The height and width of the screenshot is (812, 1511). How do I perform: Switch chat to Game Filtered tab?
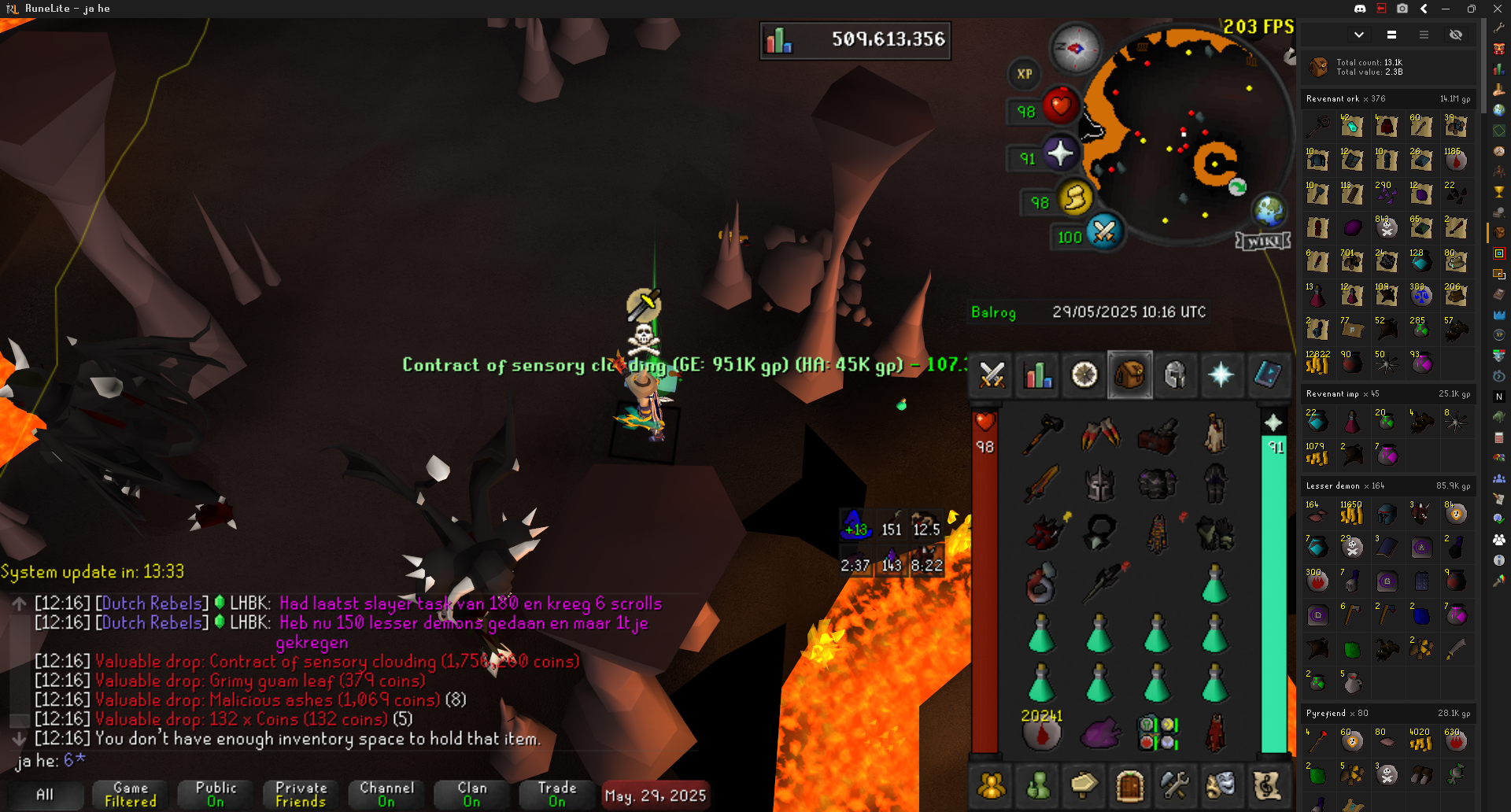131,795
